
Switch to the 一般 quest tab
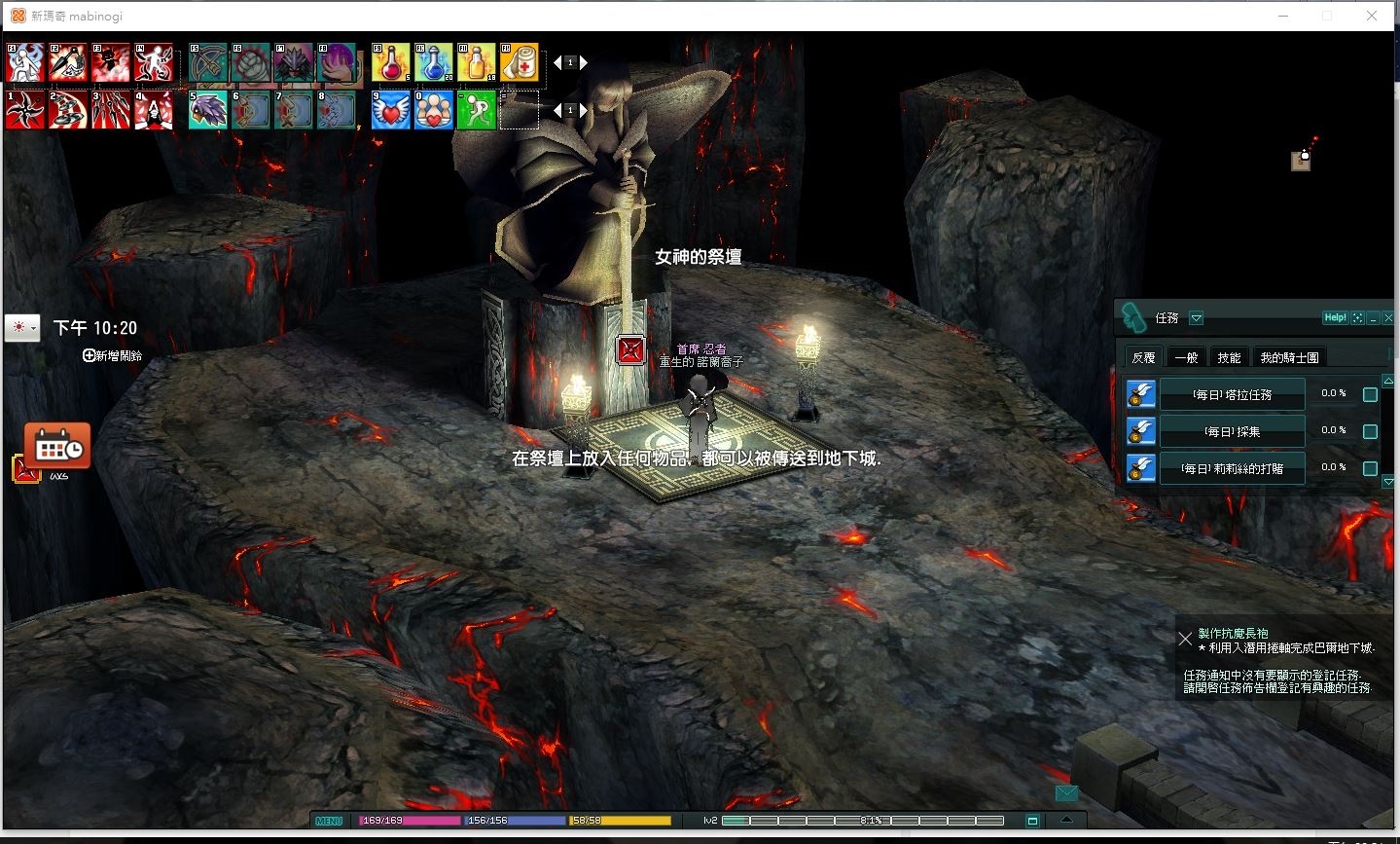(x=1186, y=357)
